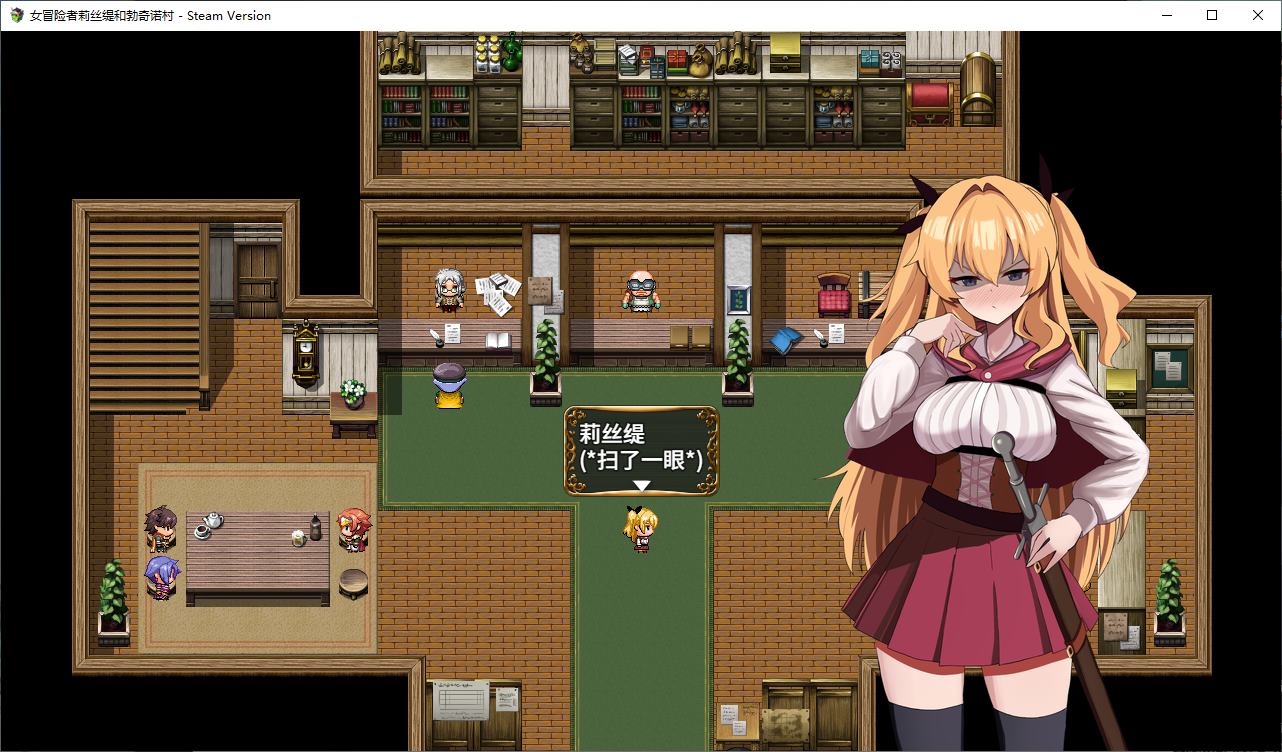
Task: Click the blue book lying near the desk
Action: click(786, 340)
